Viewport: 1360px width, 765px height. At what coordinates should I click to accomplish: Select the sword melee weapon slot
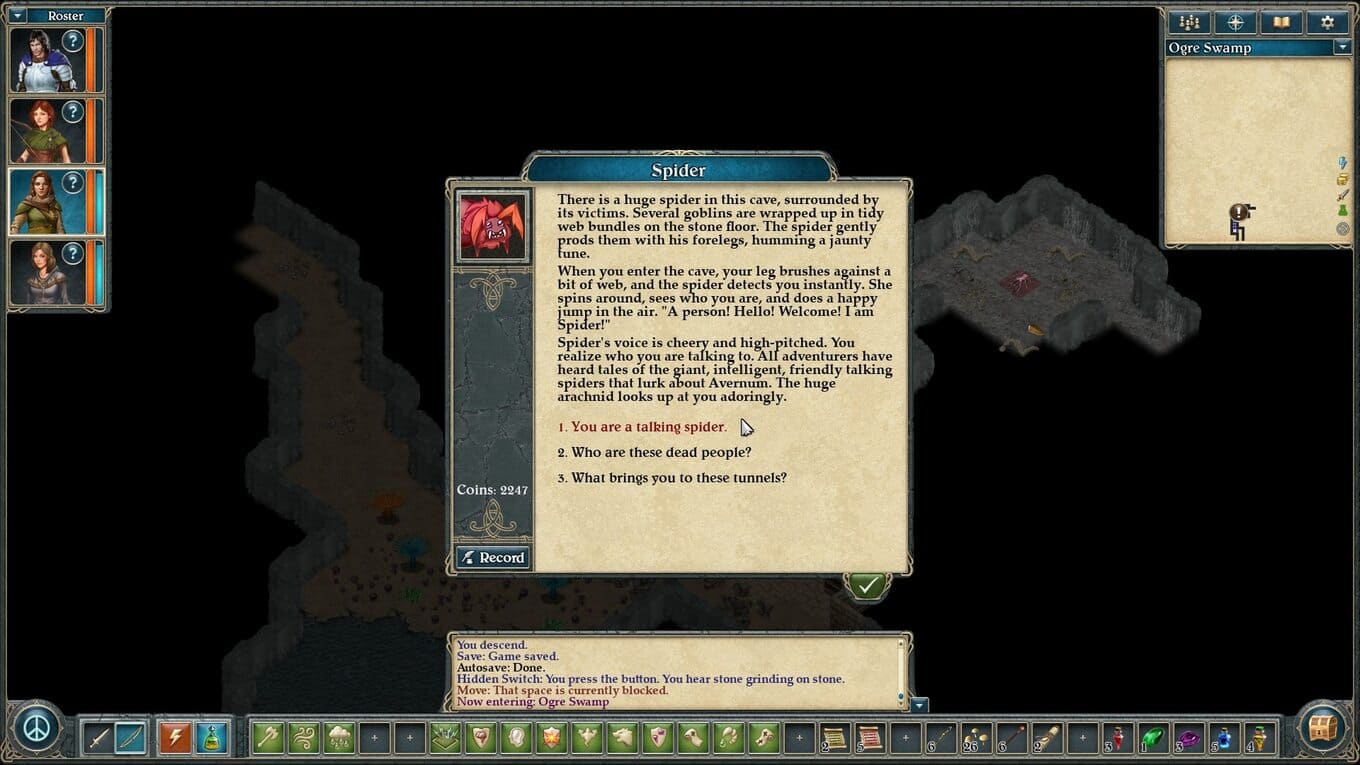coord(98,738)
